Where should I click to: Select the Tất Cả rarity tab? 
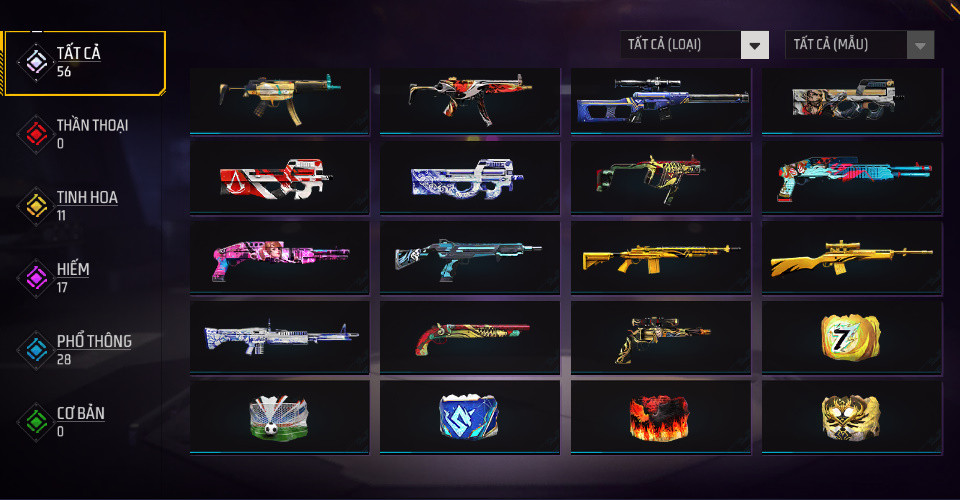(x=84, y=62)
